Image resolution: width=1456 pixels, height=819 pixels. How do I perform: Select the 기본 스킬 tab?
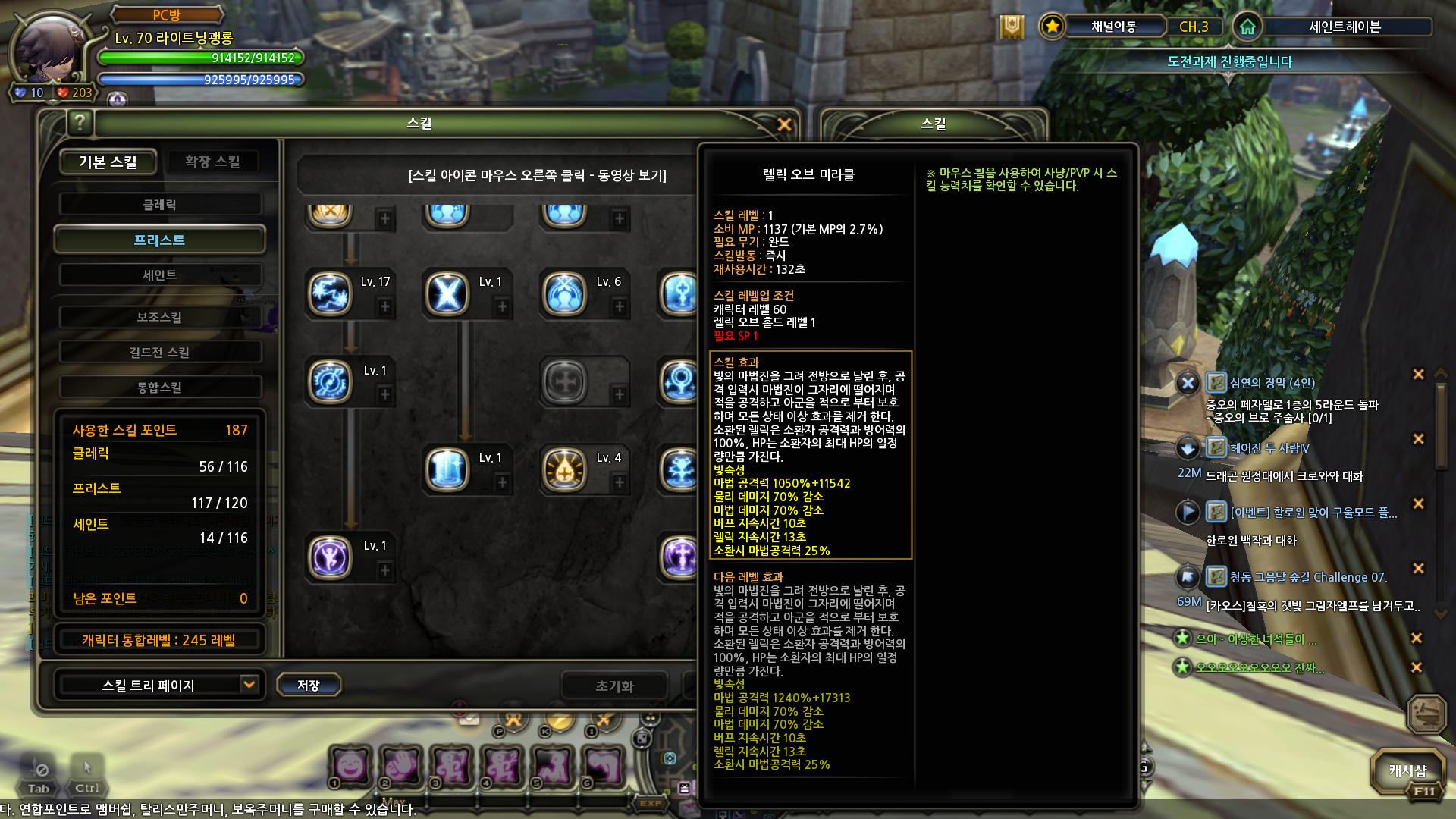[108, 162]
